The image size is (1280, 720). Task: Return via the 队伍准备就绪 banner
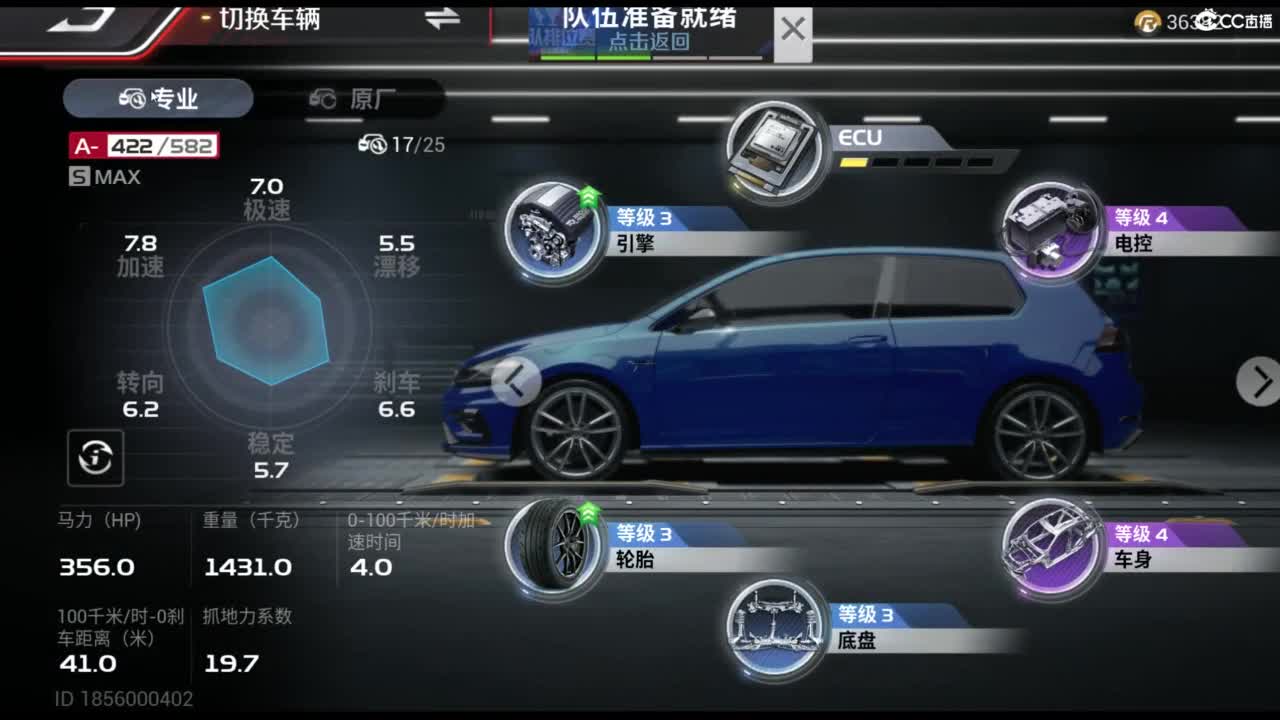click(x=650, y=30)
